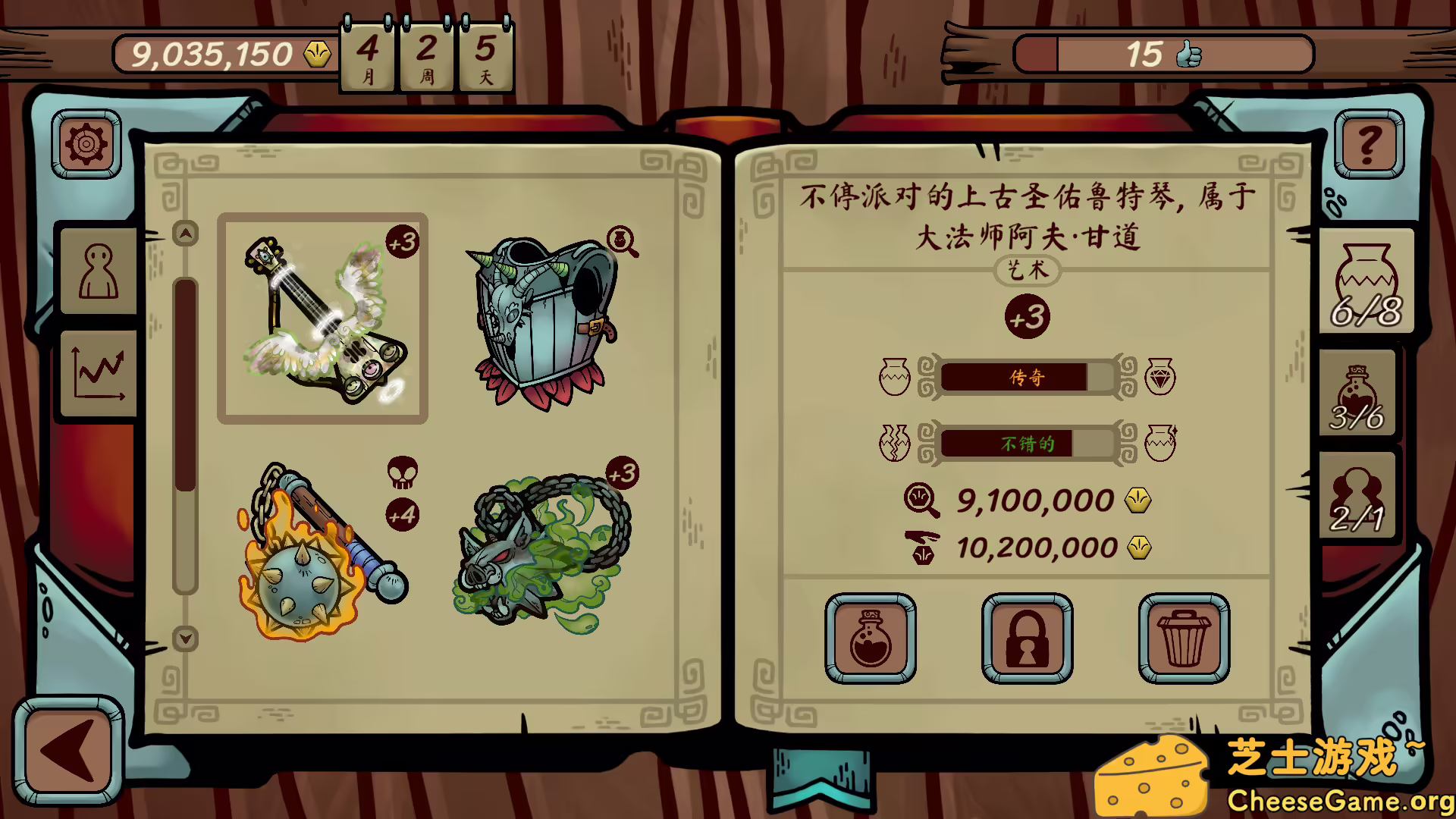Viewport: 1456px width, 819px height.
Task: Click the 艺术 category tag
Action: 1025,271
